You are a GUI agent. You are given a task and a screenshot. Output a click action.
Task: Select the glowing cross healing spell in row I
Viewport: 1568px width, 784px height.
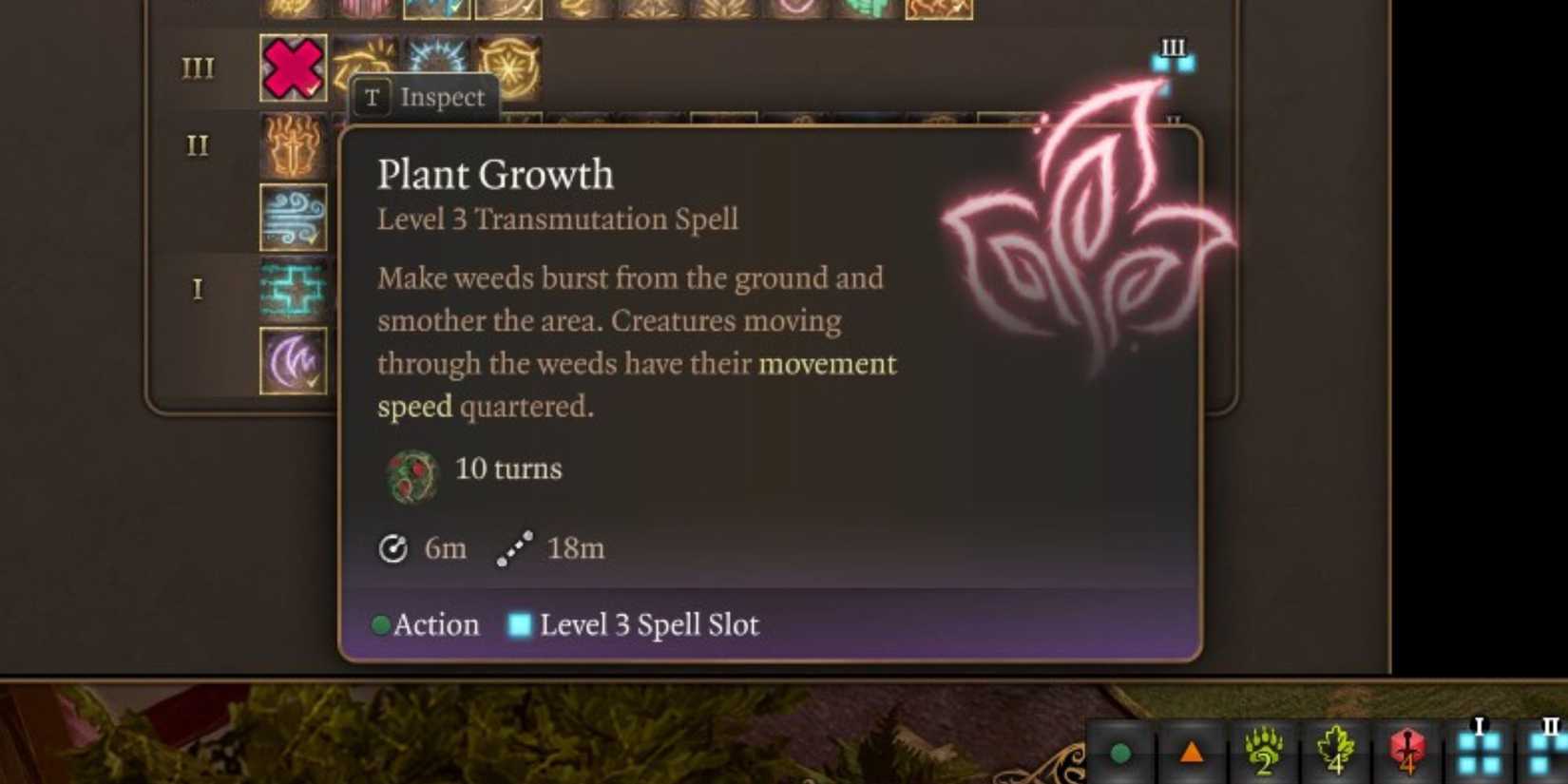pyautogui.click(x=293, y=290)
